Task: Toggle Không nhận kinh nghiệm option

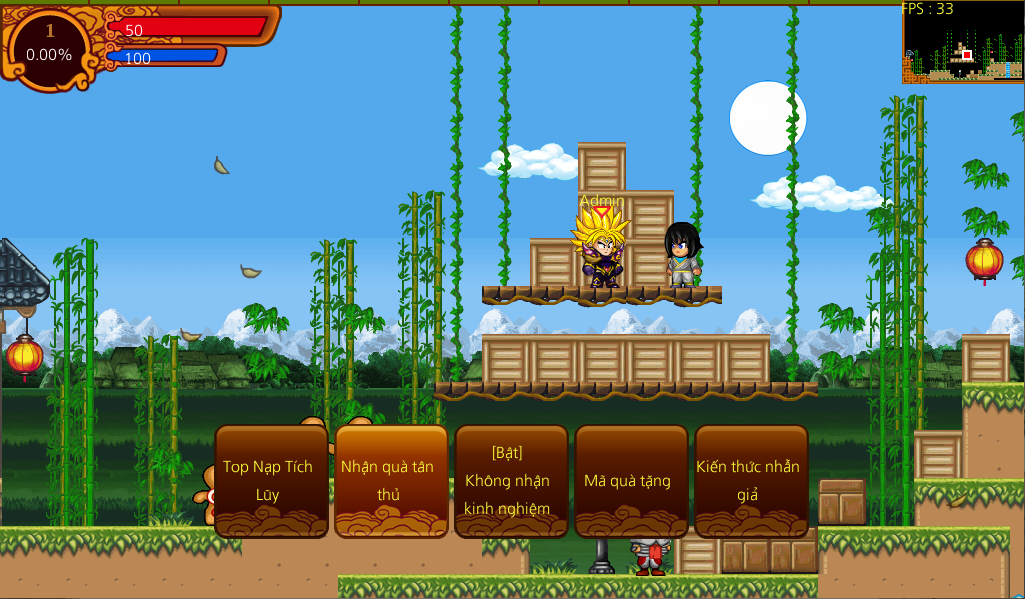Action: click(x=511, y=481)
